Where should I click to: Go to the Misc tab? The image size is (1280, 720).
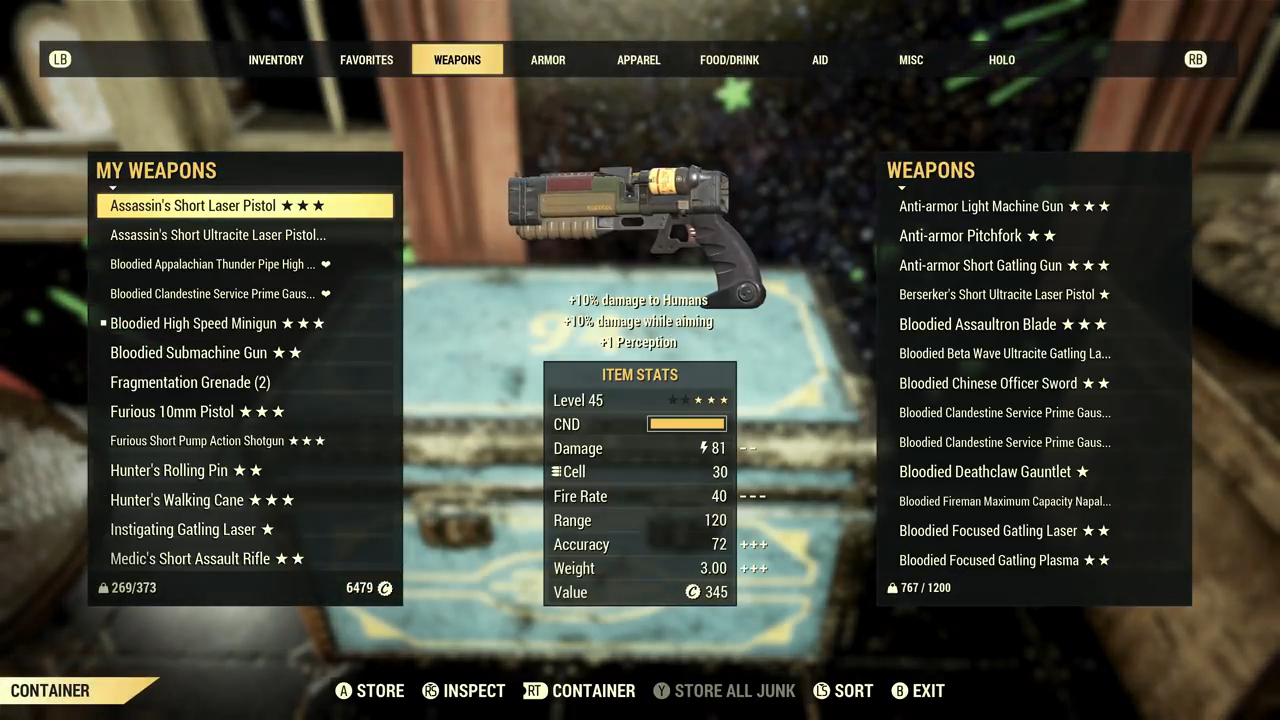click(x=911, y=60)
